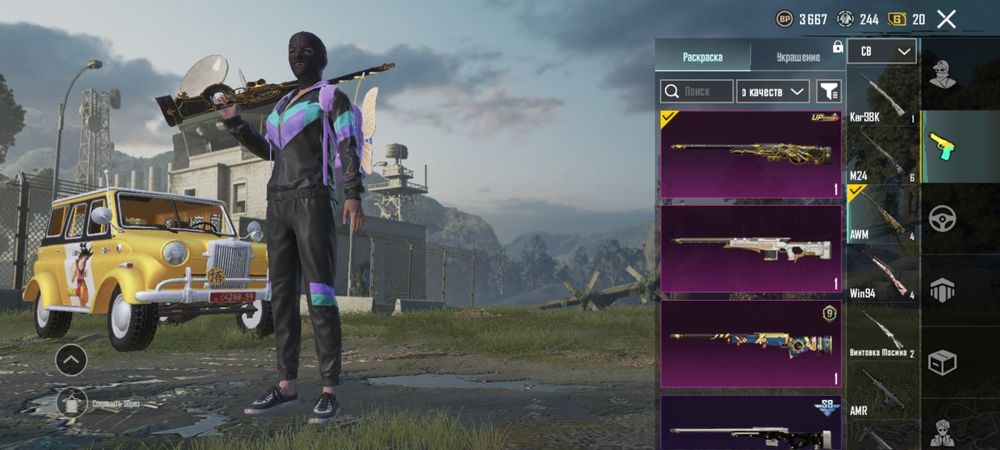The image size is (1000, 450).
Task: Open the vehicle steering wheel category
Action: (941, 217)
